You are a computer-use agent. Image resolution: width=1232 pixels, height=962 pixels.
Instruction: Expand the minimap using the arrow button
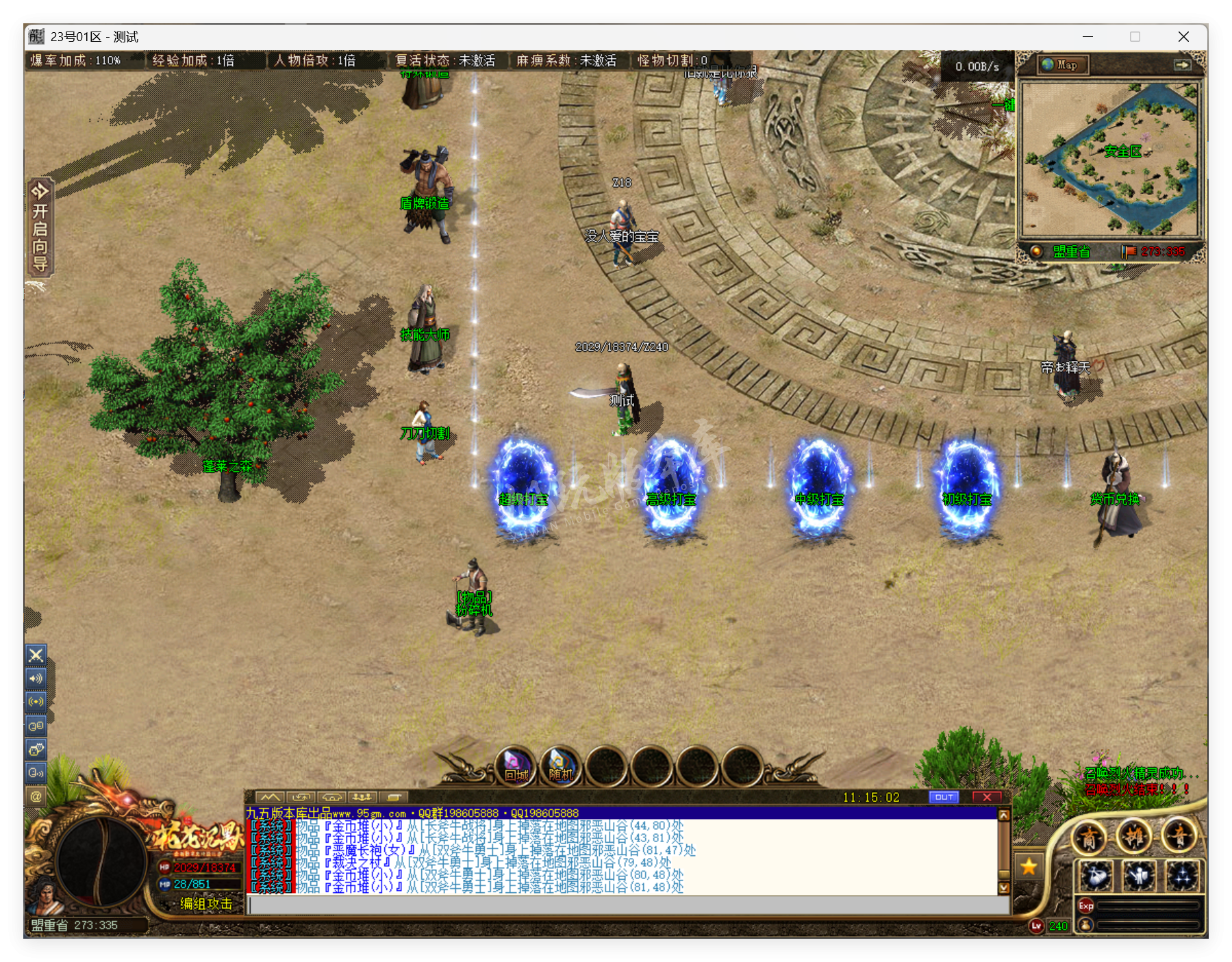pos(1184,65)
